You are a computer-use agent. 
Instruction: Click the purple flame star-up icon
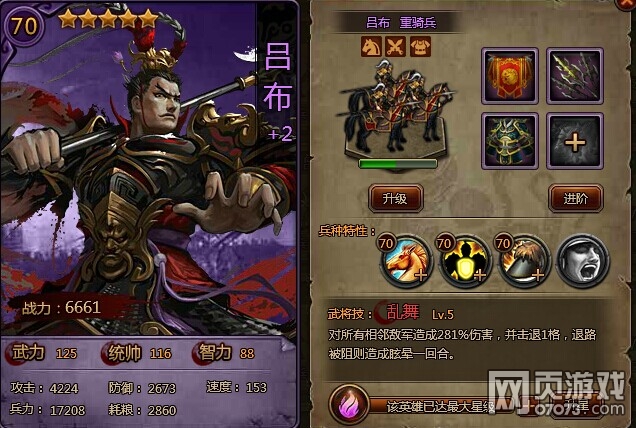point(349,405)
